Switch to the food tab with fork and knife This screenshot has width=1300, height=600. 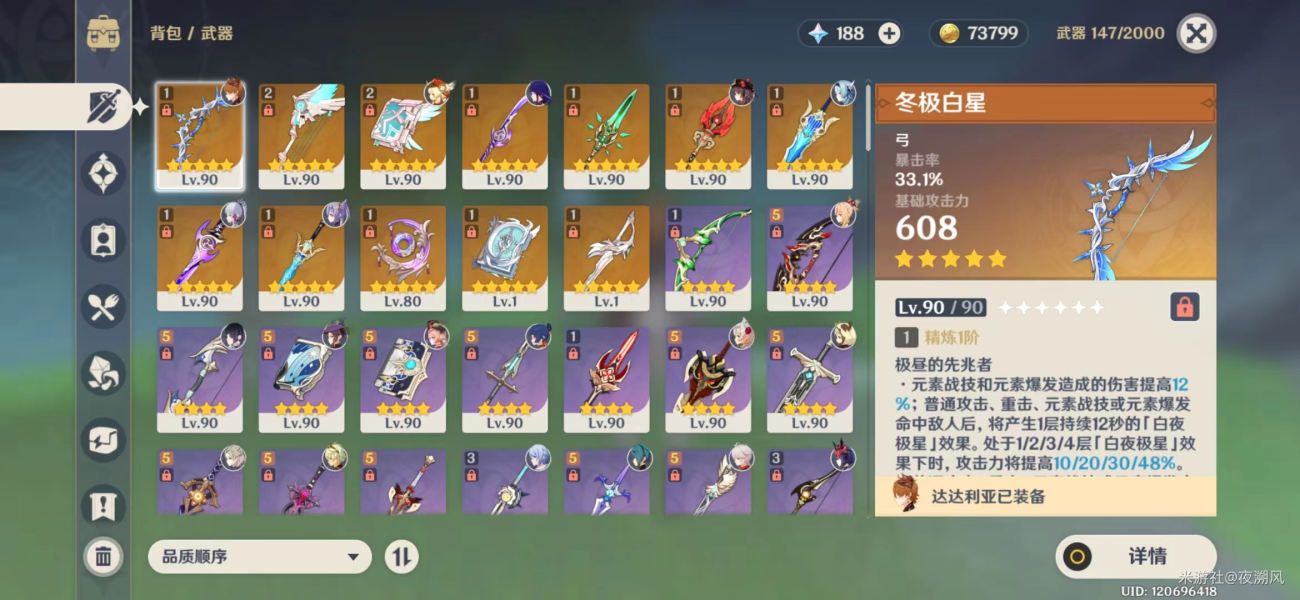point(104,308)
